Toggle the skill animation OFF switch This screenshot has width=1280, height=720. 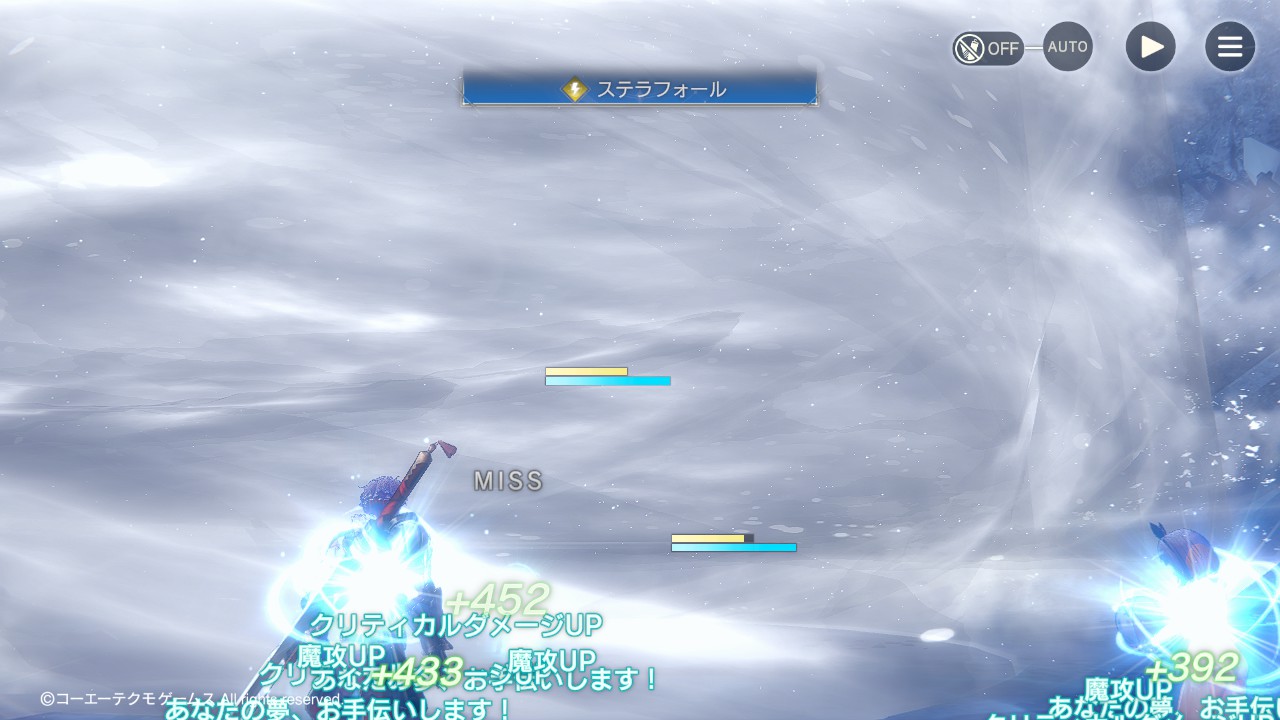[988, 48]
